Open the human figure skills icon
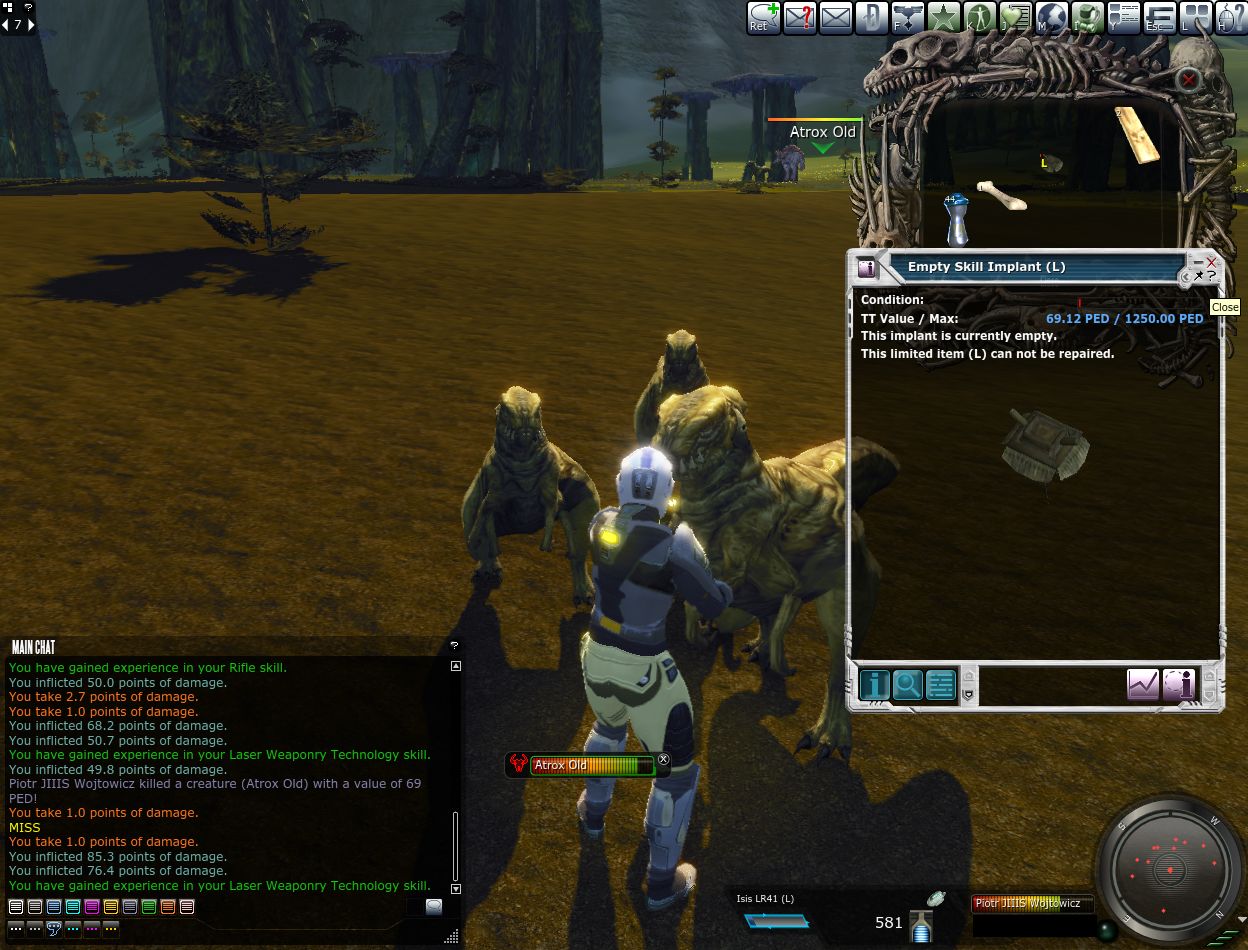Viewport: 1248px width, 950px height. tap(980, 18)
